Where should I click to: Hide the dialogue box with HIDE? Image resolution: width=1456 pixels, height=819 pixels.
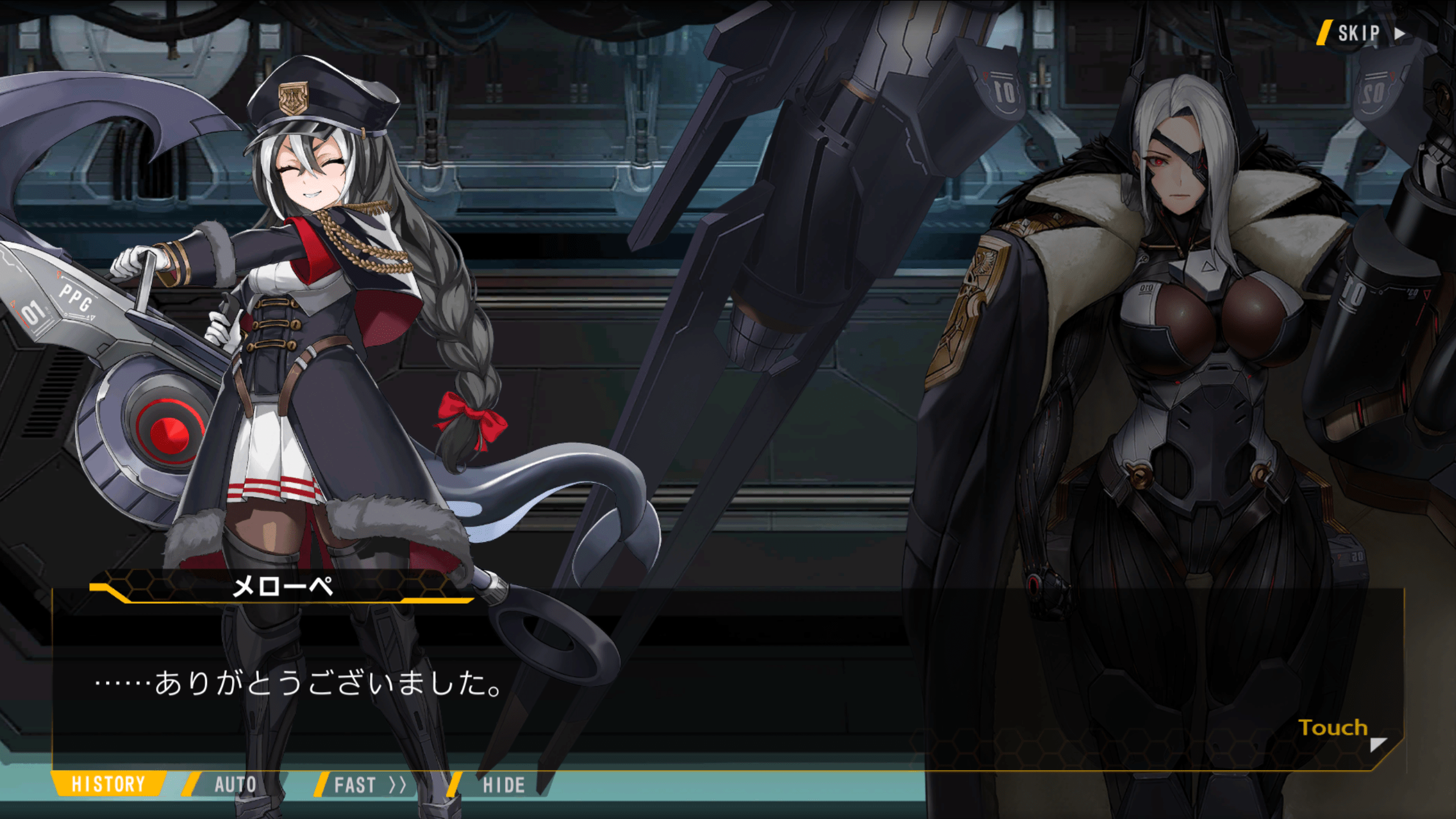point(503,785)
